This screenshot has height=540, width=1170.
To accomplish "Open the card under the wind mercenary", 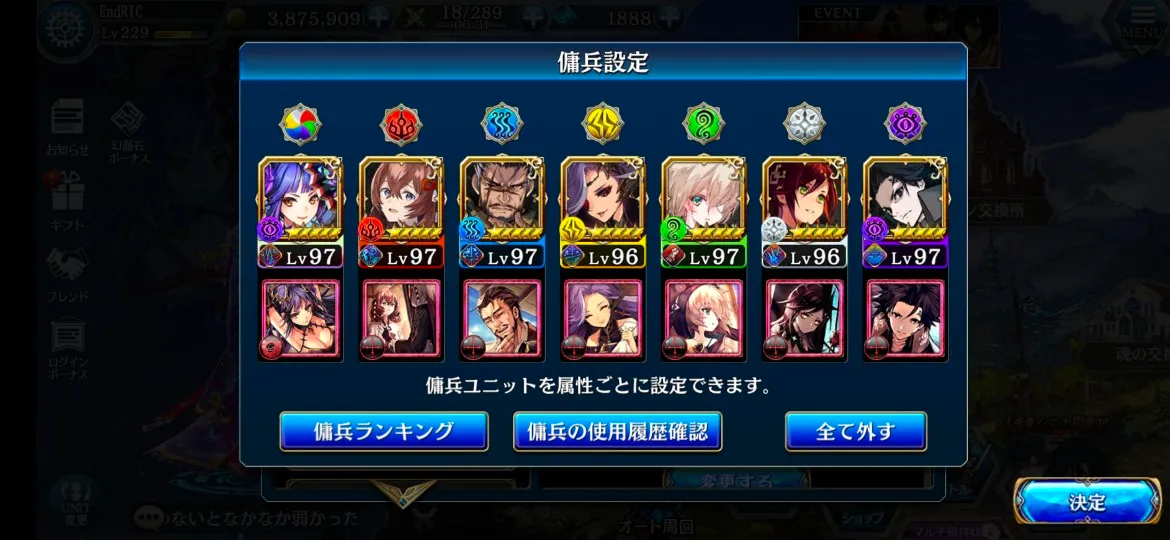I will coord(704,319).
